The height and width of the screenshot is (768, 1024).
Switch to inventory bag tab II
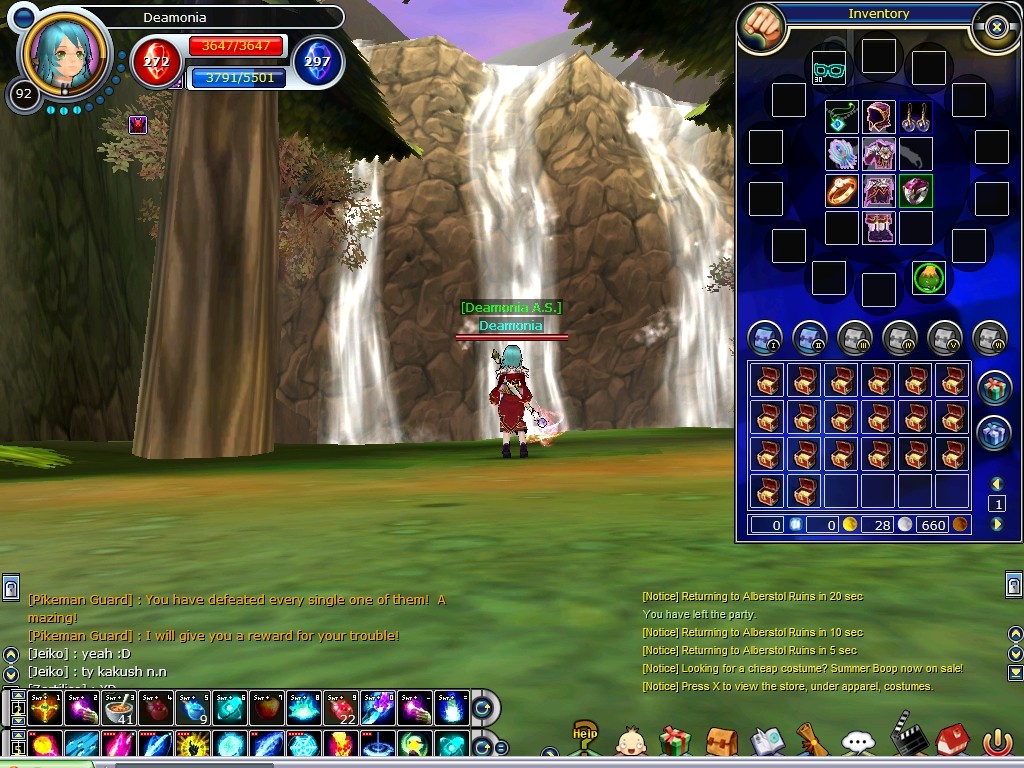pyautogui.click(x=810, y=339)
